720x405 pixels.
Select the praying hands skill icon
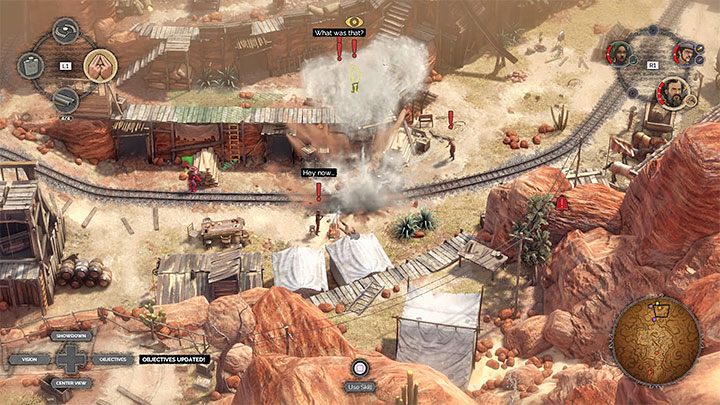pos(100,65)
